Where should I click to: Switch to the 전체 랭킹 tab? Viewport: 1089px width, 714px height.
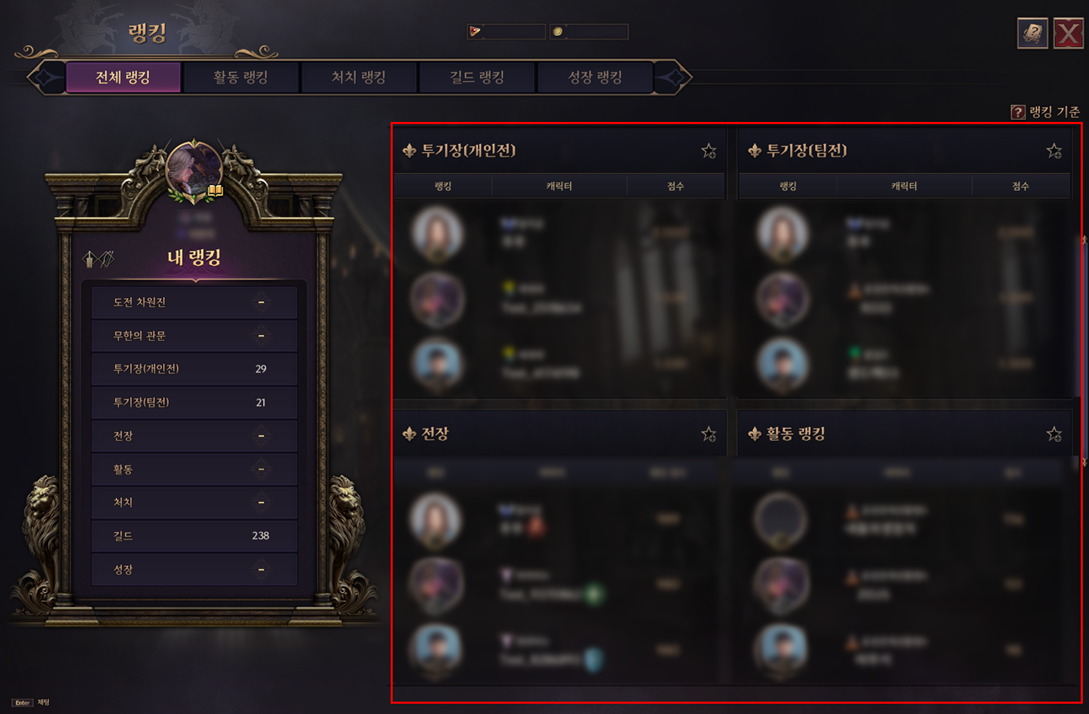(123, 78)
